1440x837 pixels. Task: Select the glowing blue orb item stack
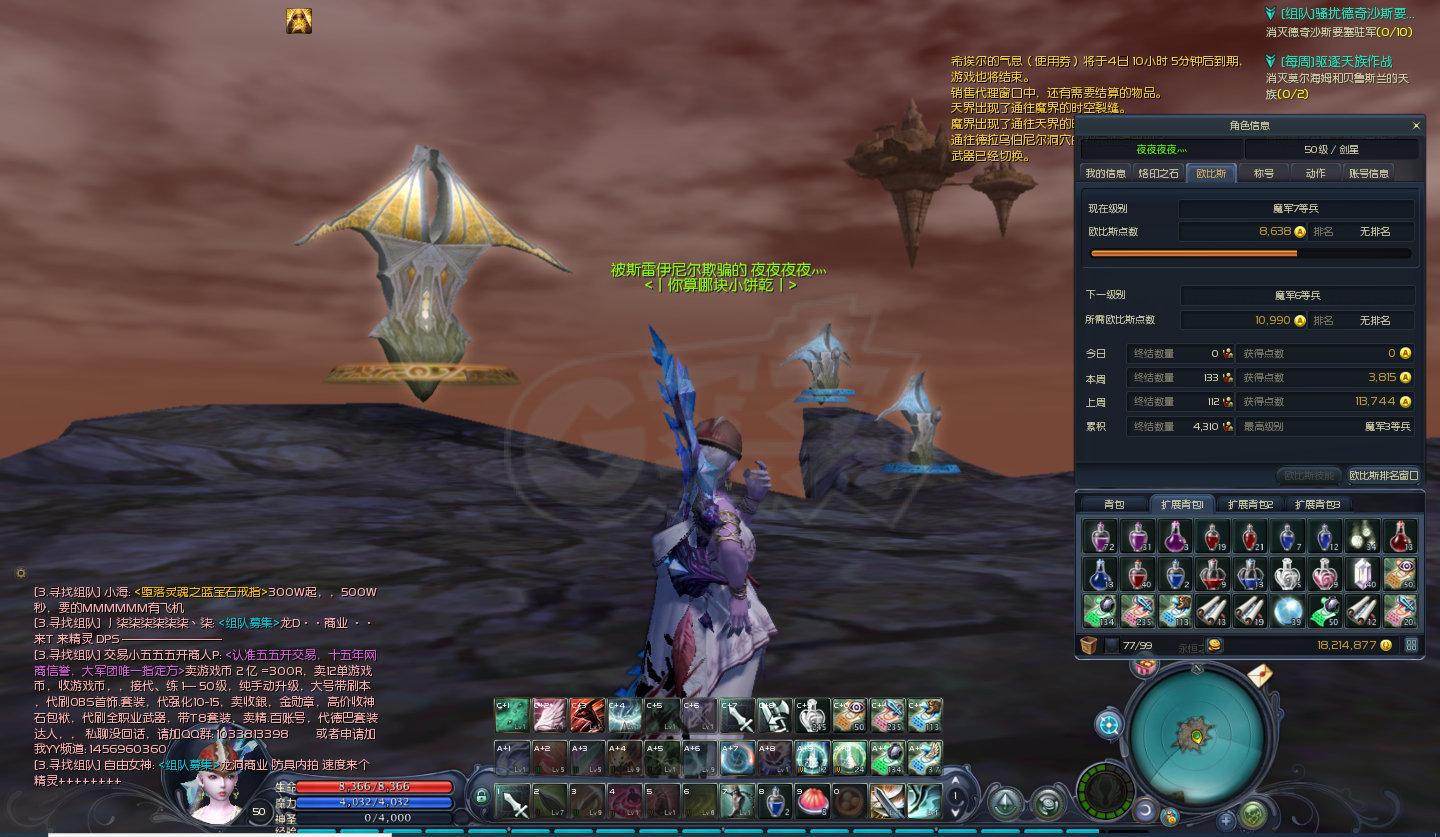pyautogui.click(x=1287, y=610)
